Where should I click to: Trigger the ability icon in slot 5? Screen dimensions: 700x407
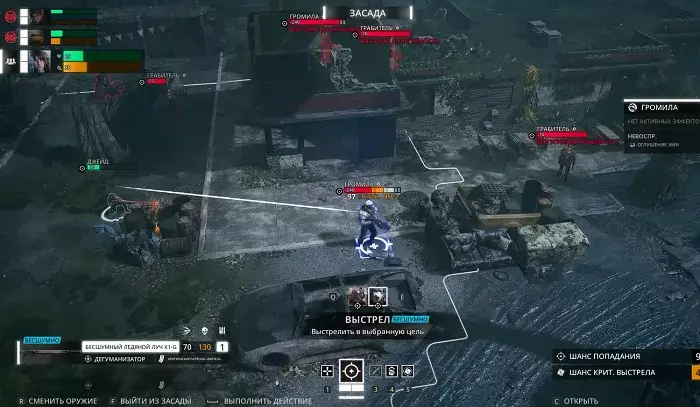coord(408,371)
